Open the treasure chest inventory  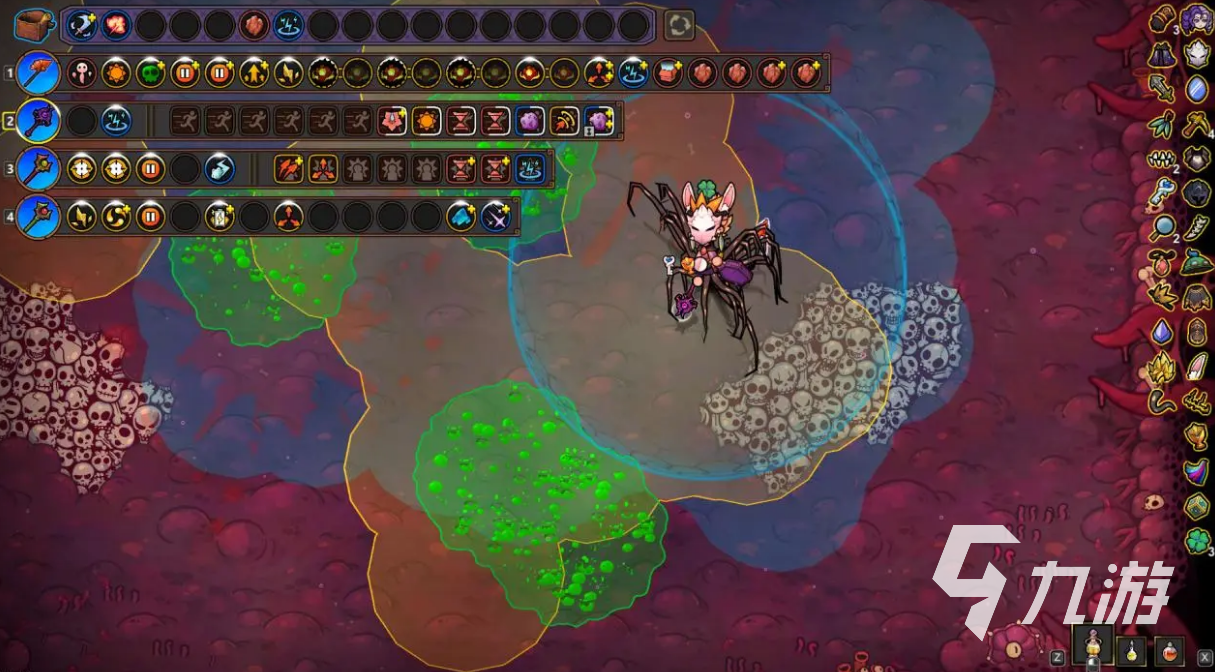[32, 24]
